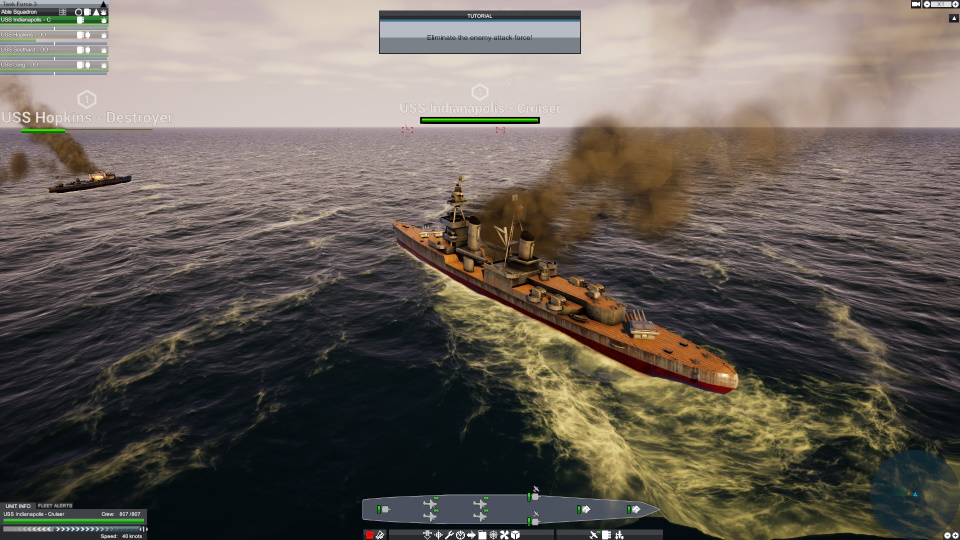This screenshot has width=960, height=540.
Task: Select the bow gun turret on ship diagram
Action: 633,510
